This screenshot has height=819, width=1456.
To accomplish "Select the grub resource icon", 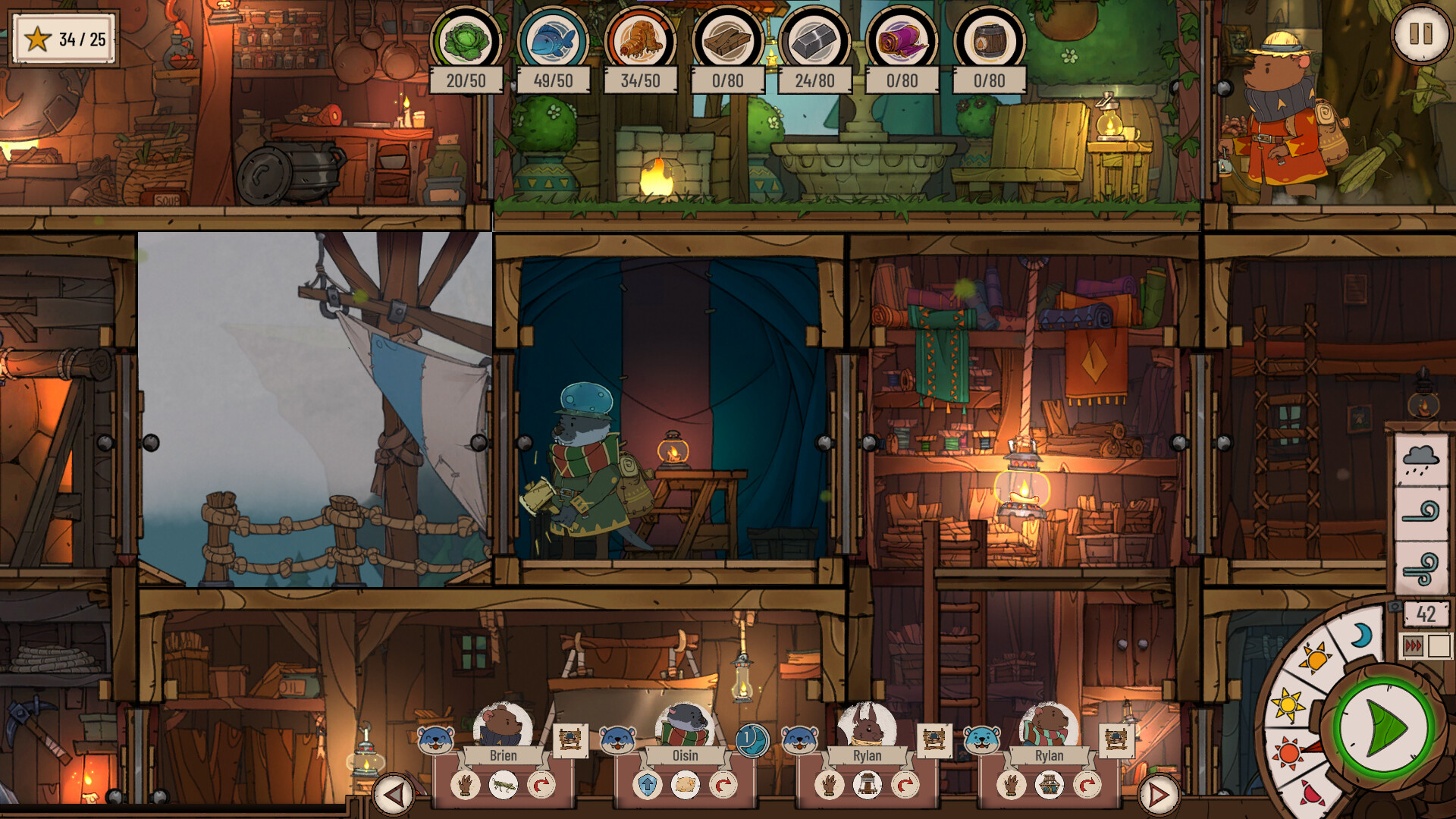I will (638, 43).
